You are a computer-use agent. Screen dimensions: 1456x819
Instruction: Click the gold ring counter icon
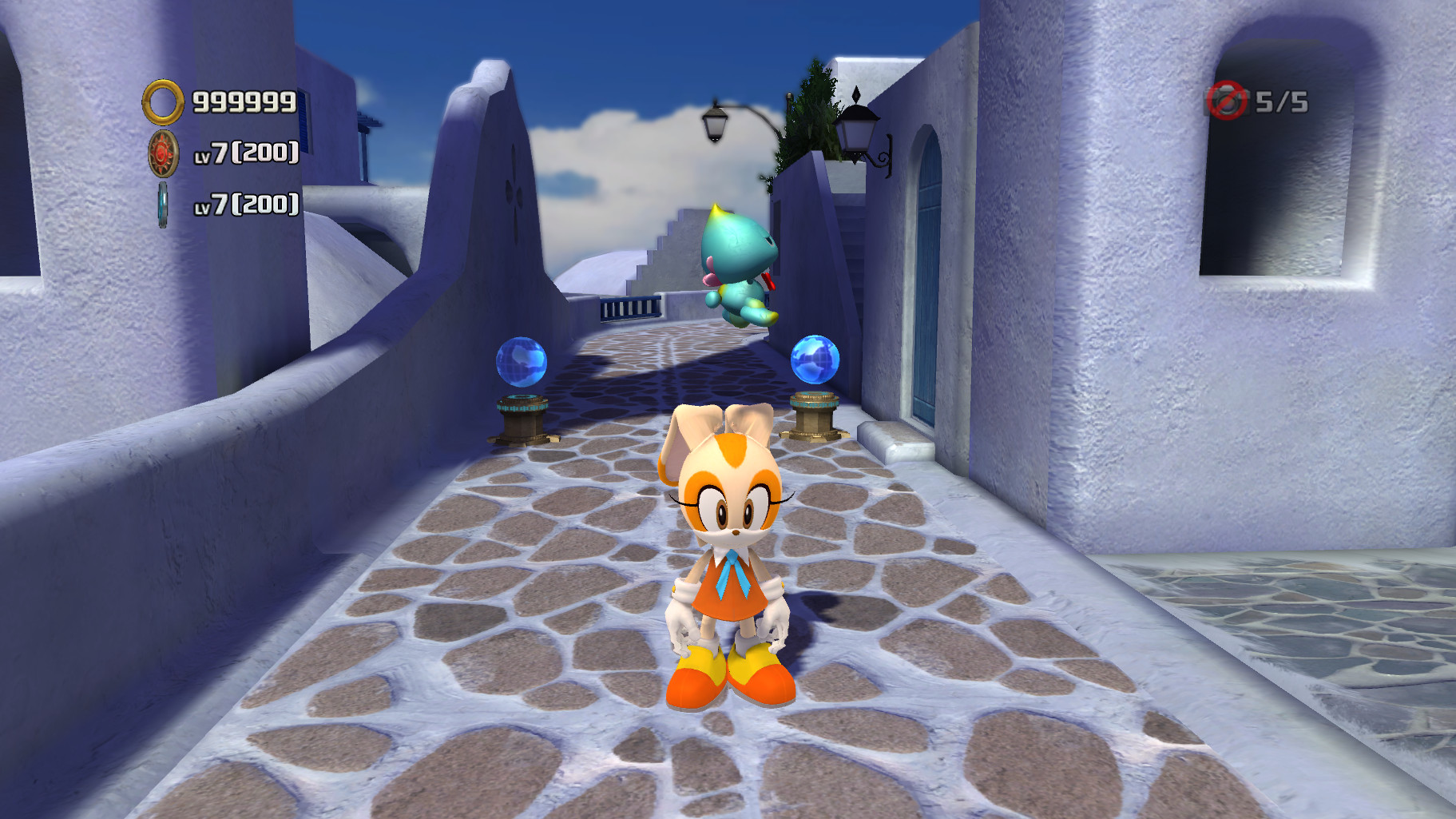(x=164, y=101)
